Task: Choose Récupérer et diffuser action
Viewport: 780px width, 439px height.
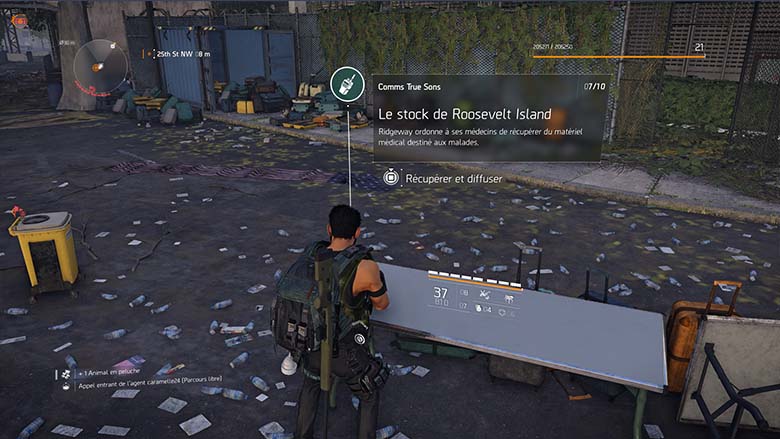Action: click(443, 178)
